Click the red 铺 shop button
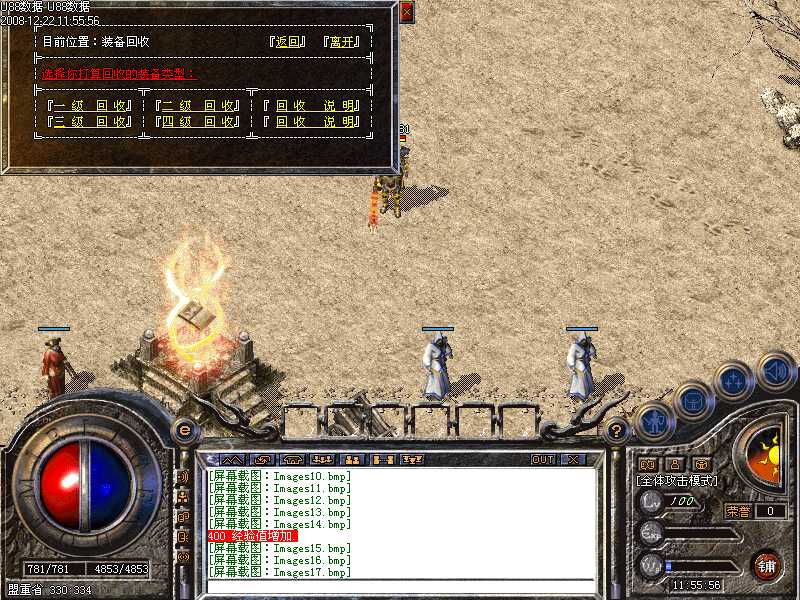Image resolution: width=800 pixels, height=600 pixels. pos(767,565)
